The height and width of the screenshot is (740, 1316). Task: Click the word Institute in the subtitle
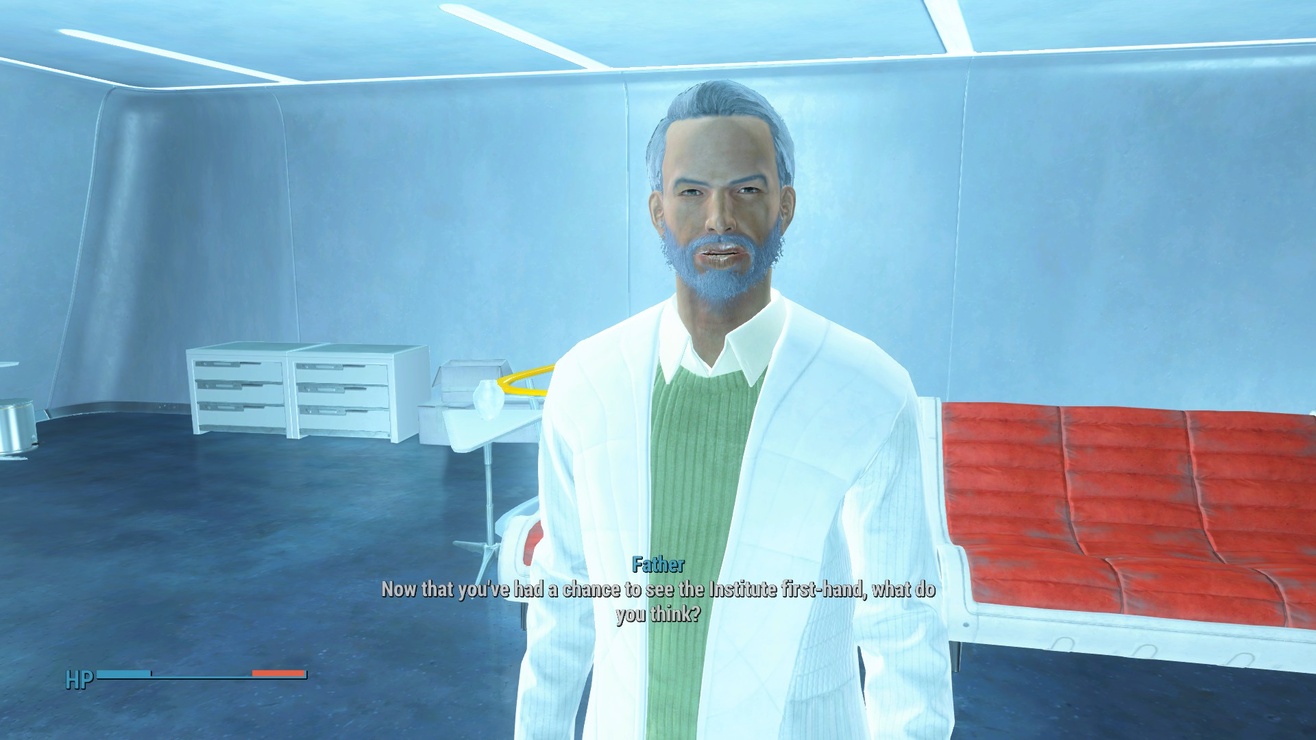742,590
